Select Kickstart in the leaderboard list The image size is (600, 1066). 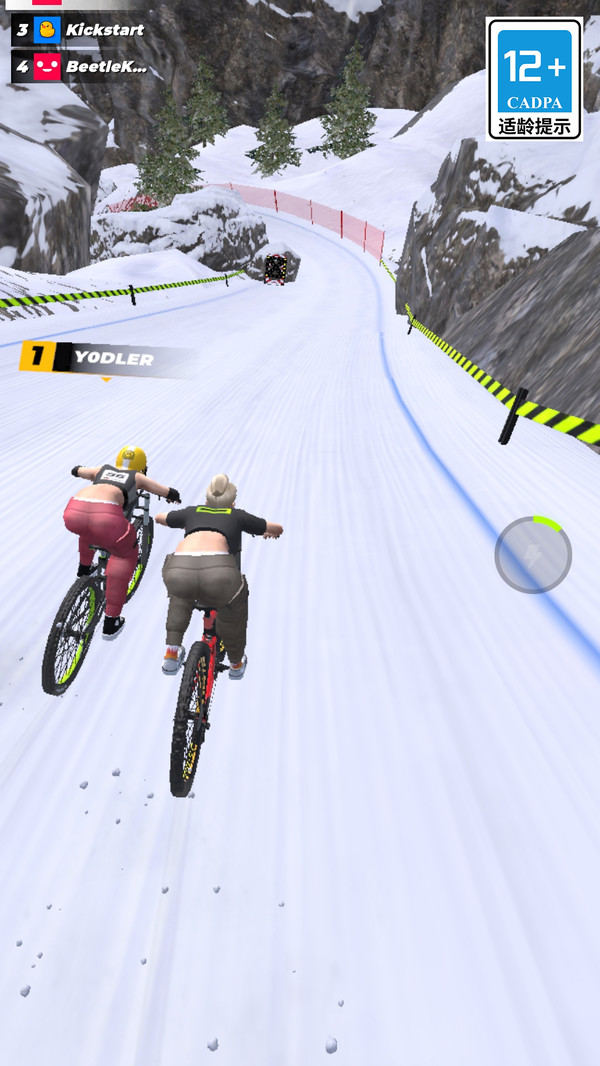82,30
